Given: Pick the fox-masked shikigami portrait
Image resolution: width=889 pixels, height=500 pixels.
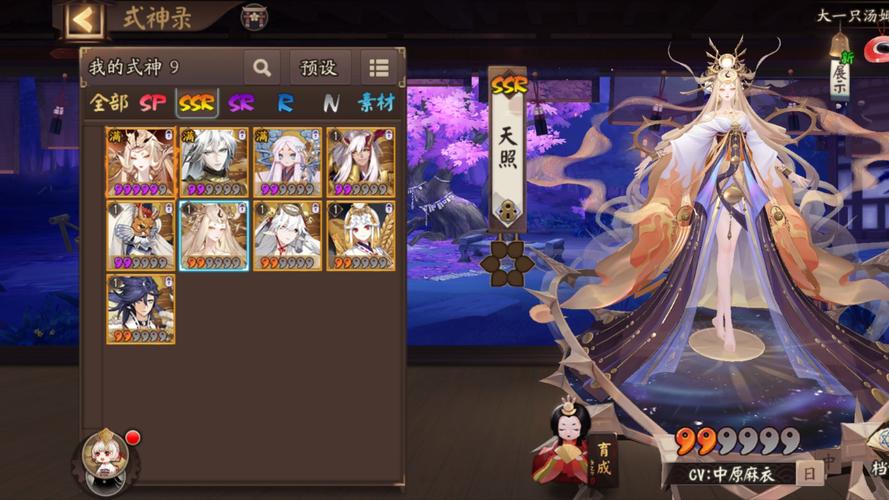Looking at the screenshot, I should coord(141,236).
